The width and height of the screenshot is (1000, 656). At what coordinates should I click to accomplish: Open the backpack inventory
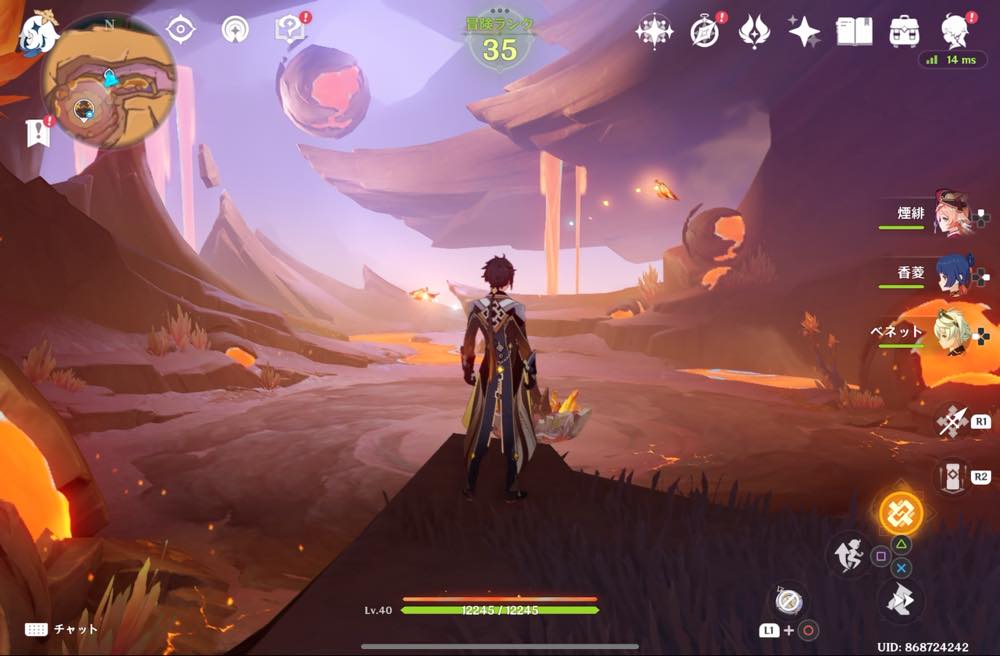click(905, 31)
